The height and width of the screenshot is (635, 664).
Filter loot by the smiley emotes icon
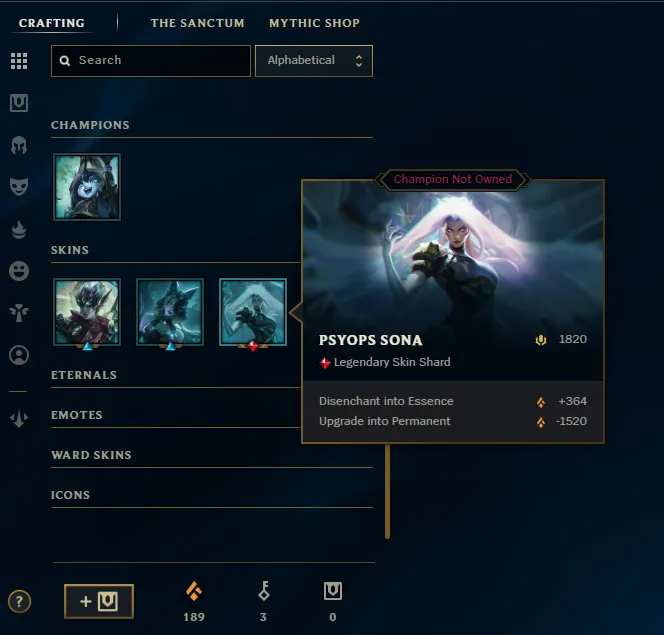coord(19,271)
